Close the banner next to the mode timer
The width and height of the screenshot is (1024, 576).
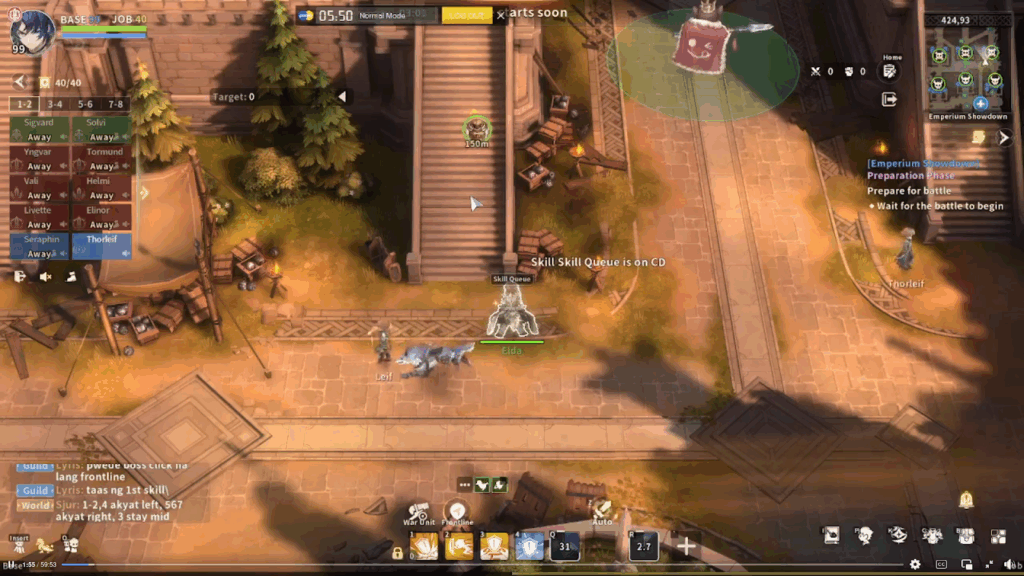[501, 15]
